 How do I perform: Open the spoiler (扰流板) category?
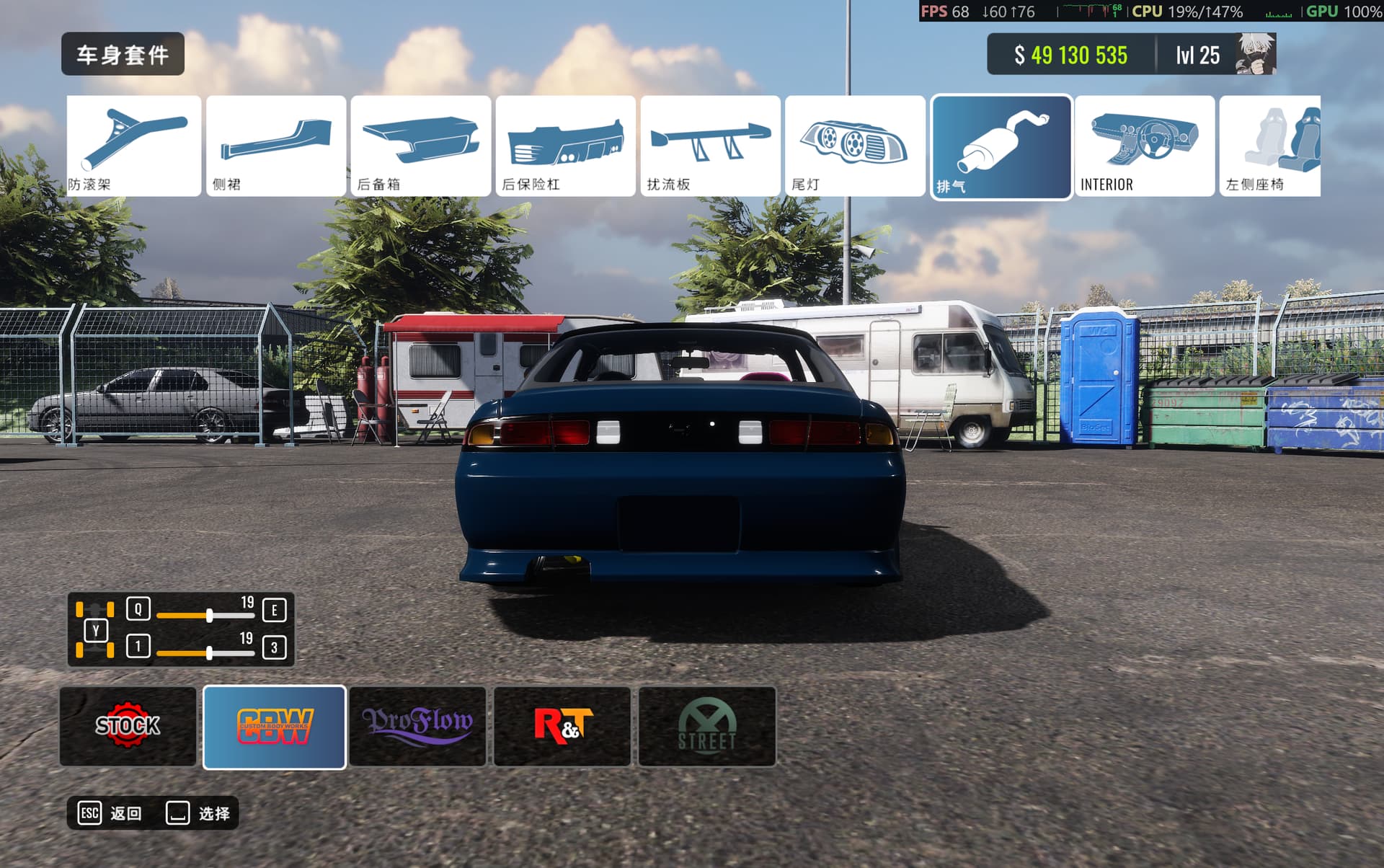coord(710,146)
